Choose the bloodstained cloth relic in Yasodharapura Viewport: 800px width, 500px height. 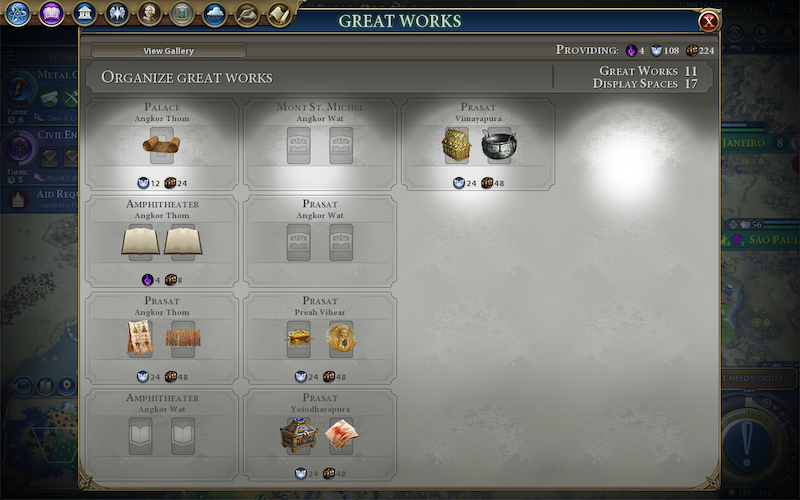tap(341, 435)
